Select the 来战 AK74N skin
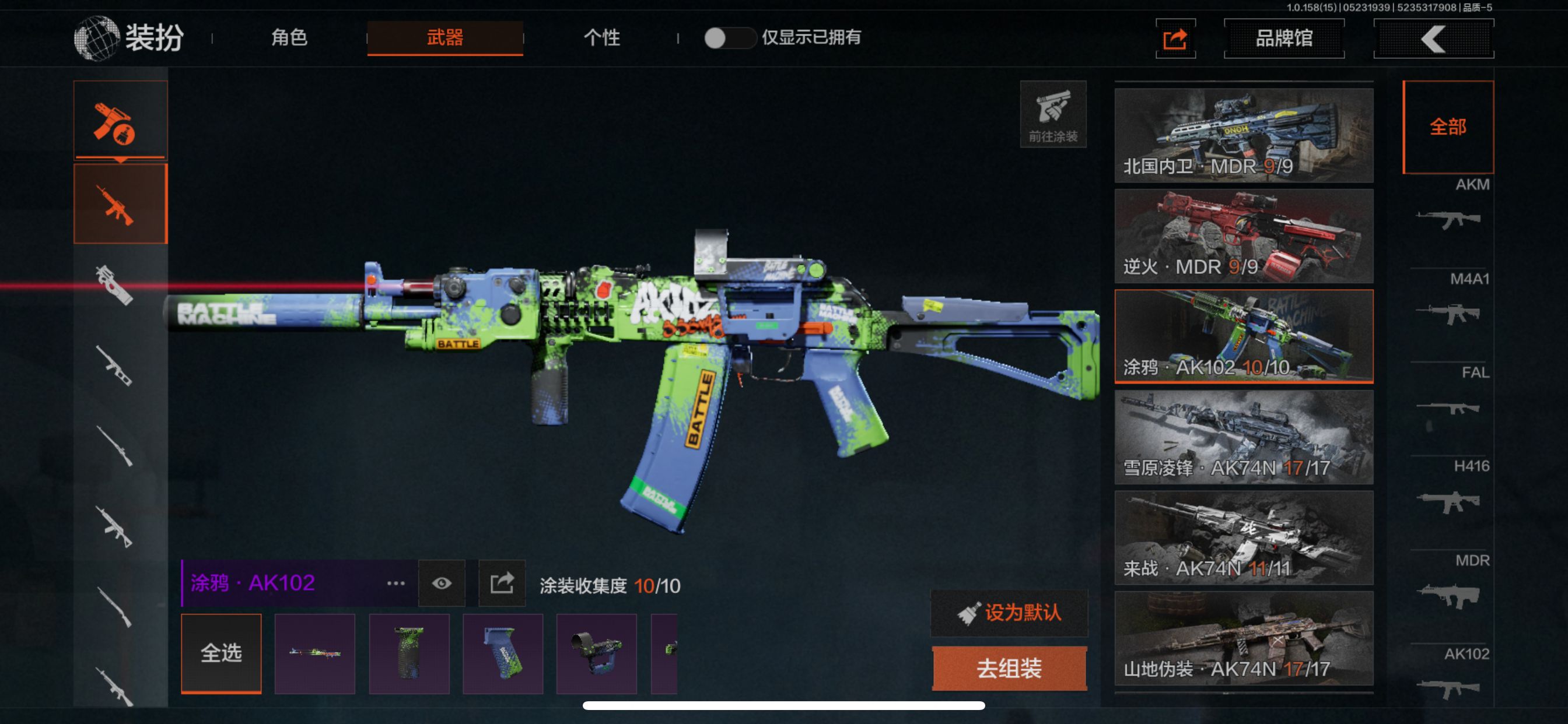The image size is (1568, 724). 1244,537
